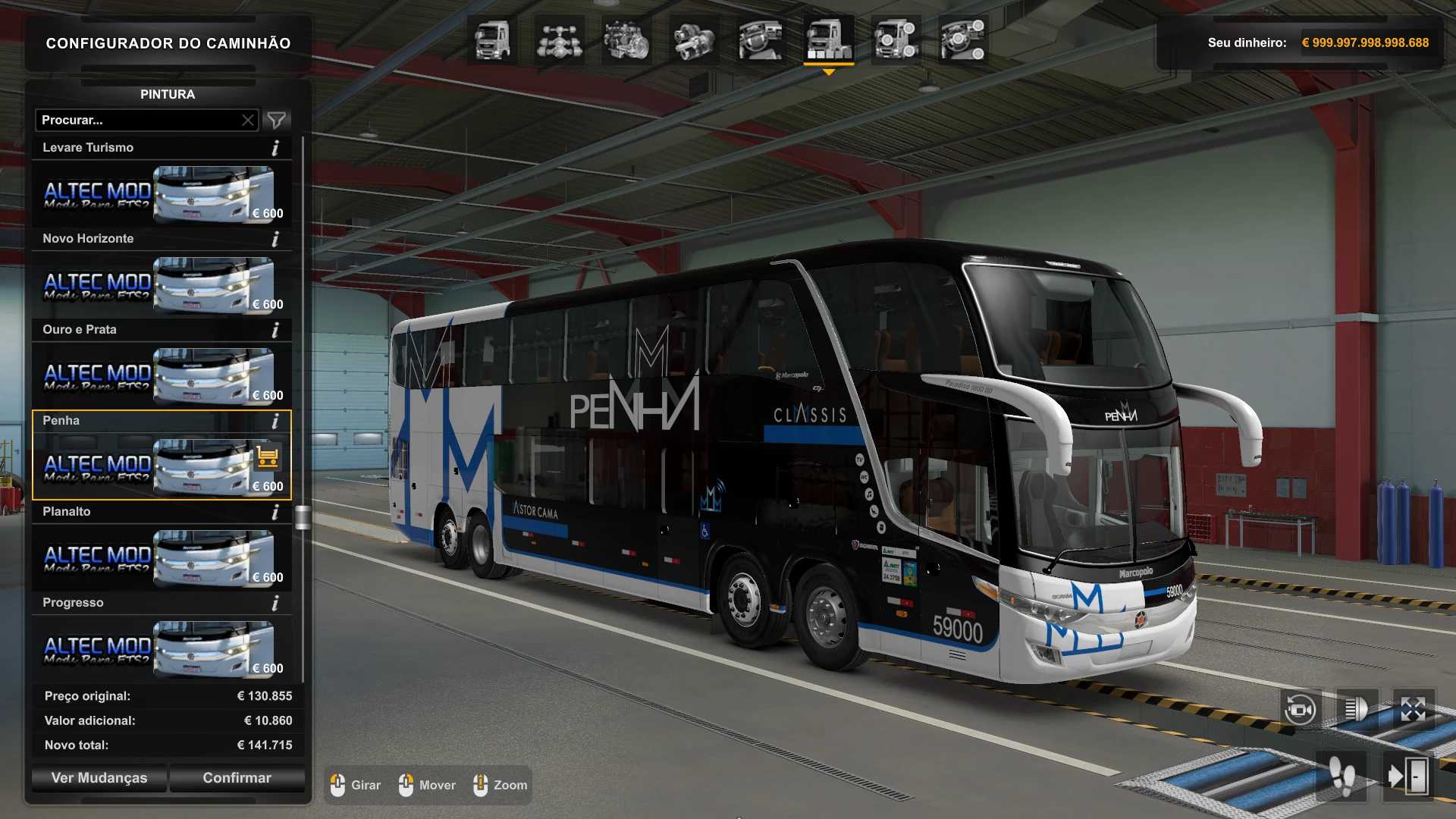Open the transmission parts tab
1456x819 pixels.
pos(693,40)
